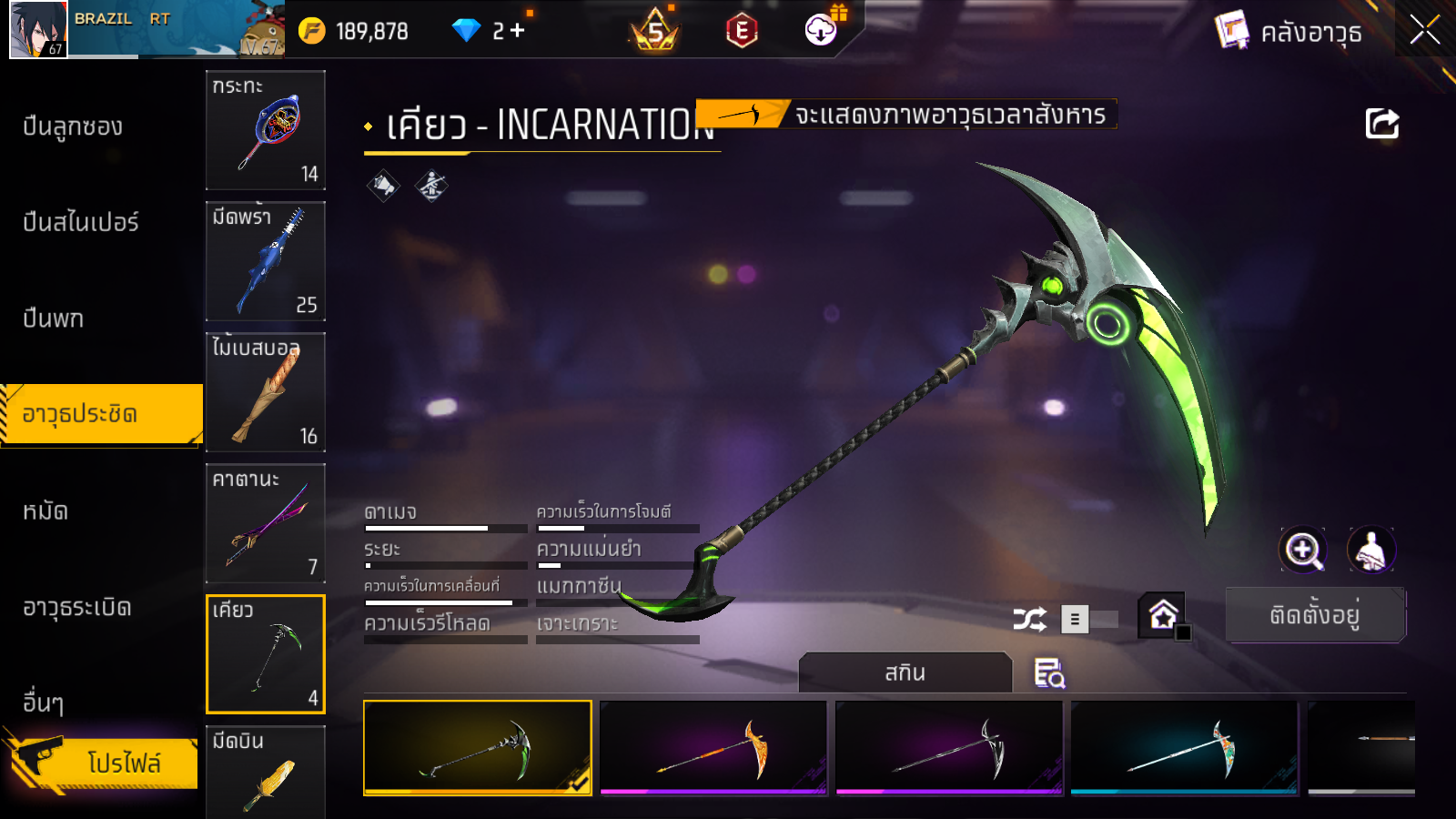Toggle the random skin shuffle switch
The height and width of the screenshot is (819, 1456).
pyautogui.click(x=1090, y=620)
